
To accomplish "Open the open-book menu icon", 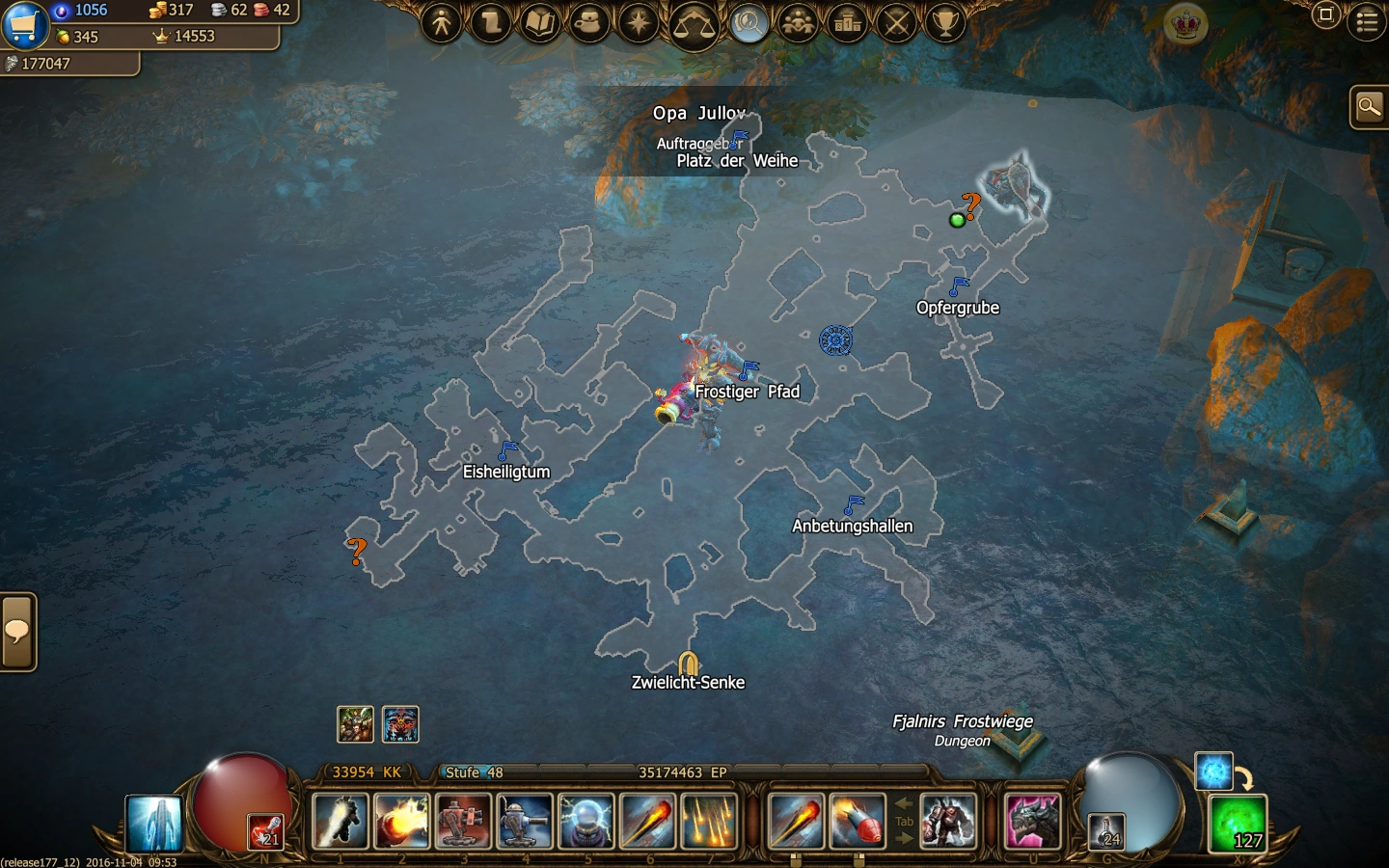I will click(x=540, y=22).
